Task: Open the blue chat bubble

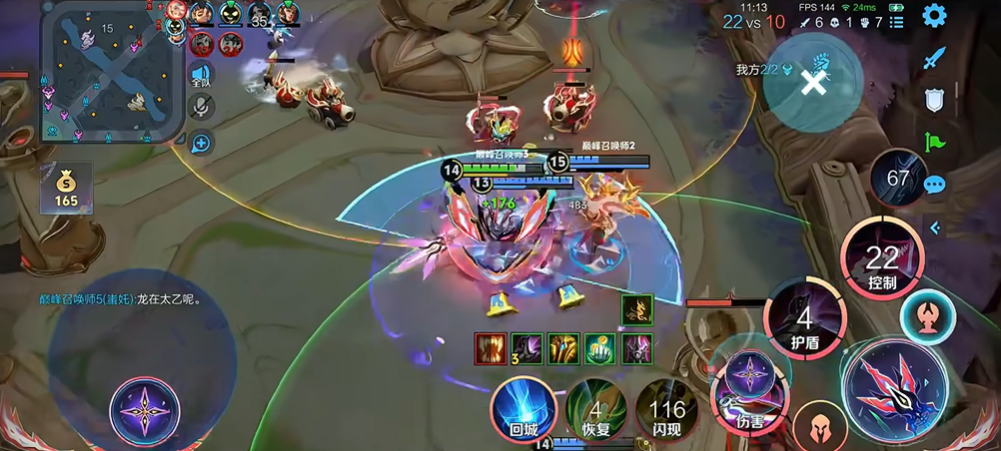Action: point(934,185)
